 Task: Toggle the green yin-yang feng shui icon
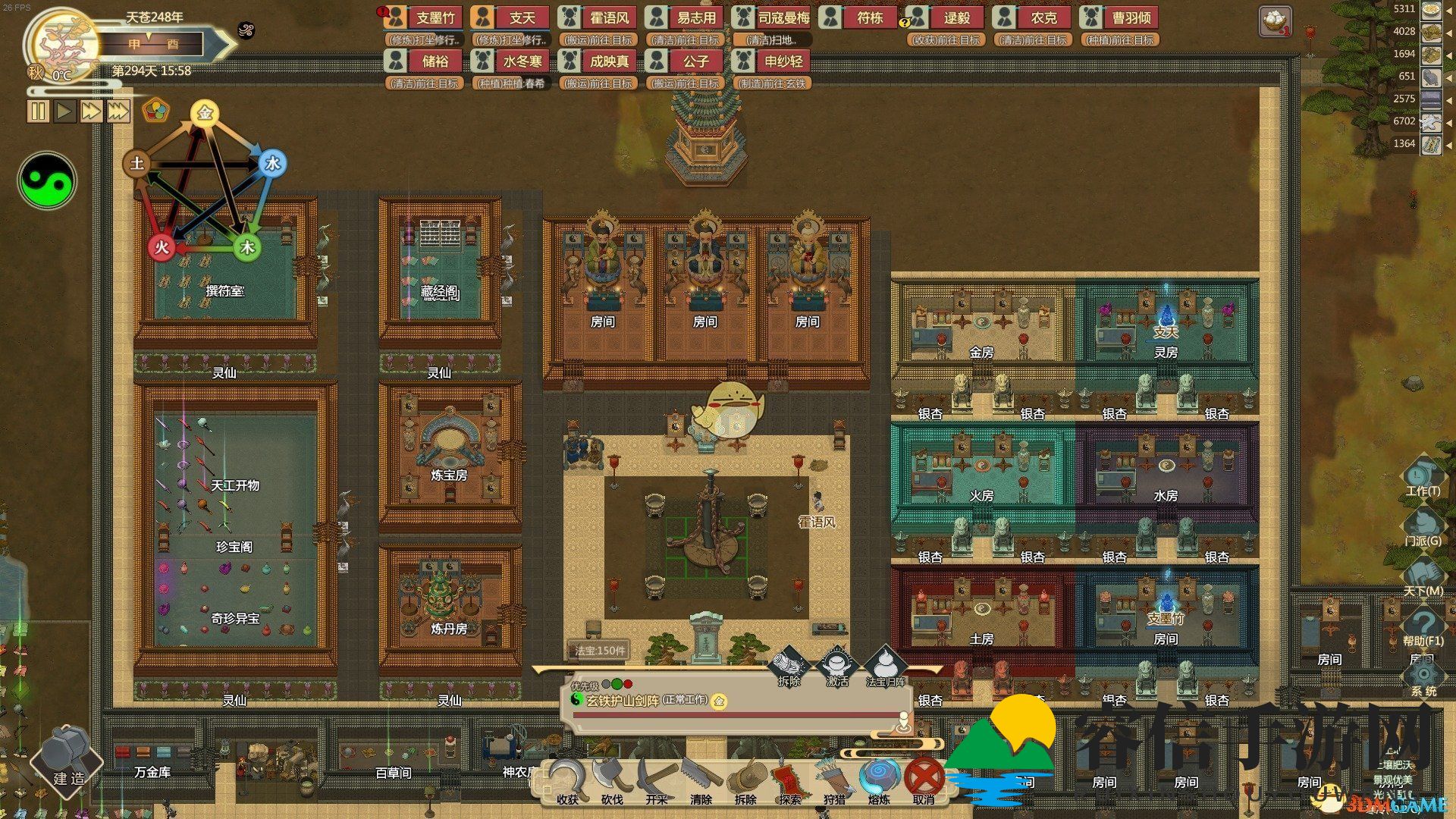[x=47, y=181]
